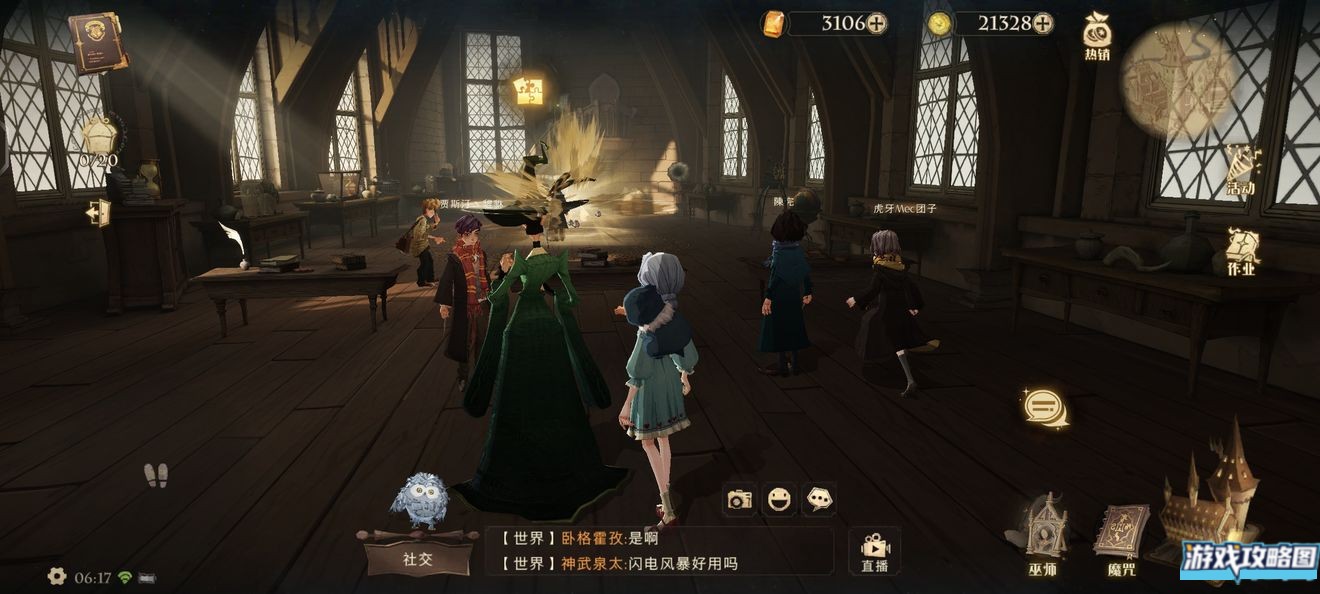This screenshot has height=594, width=1320.
Task: Open the 热销 shop bag
Action: [x=1097, y=37]
